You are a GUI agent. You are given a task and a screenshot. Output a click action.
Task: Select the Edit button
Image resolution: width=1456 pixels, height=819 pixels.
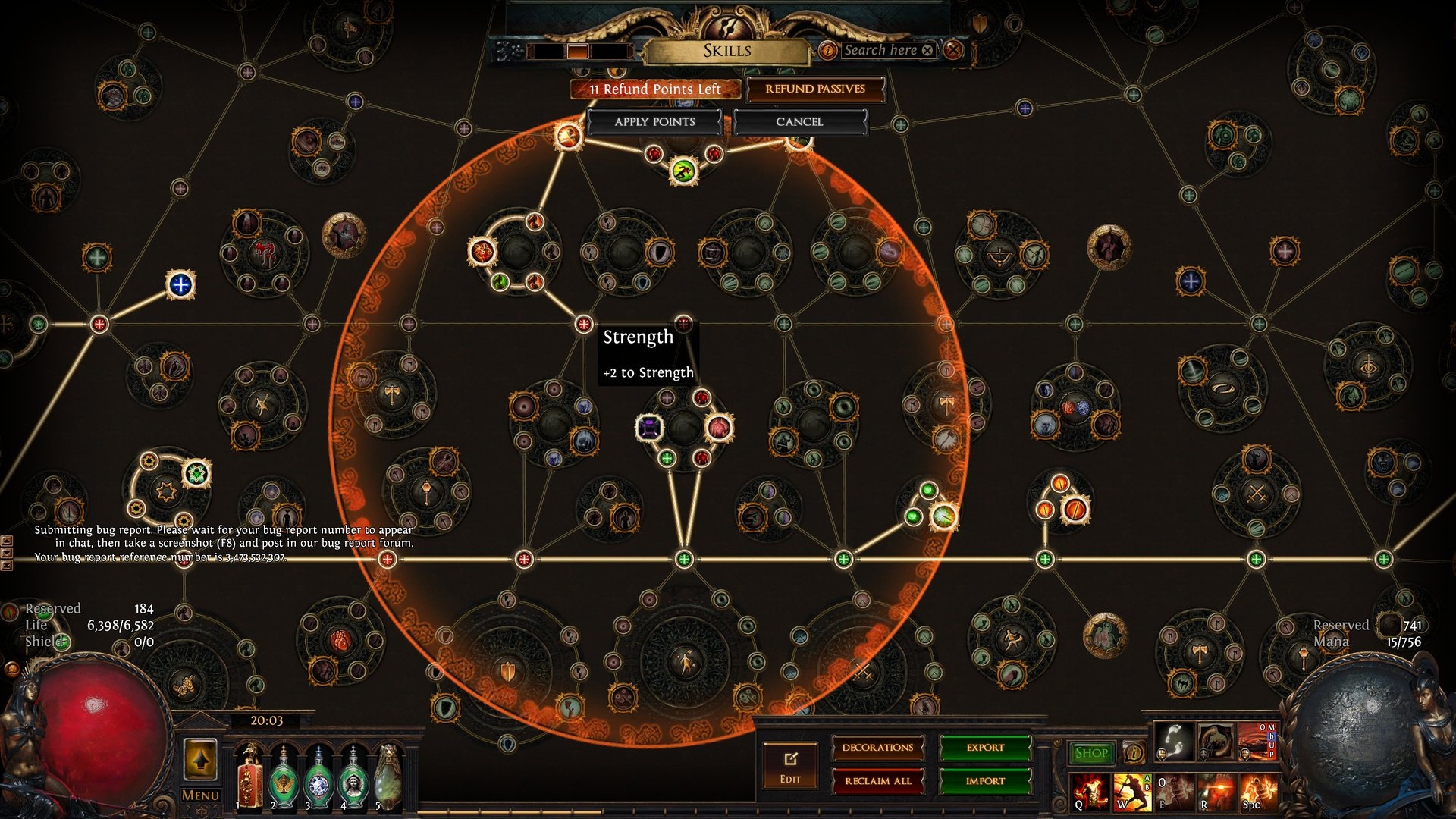click(x=790, y=766)
